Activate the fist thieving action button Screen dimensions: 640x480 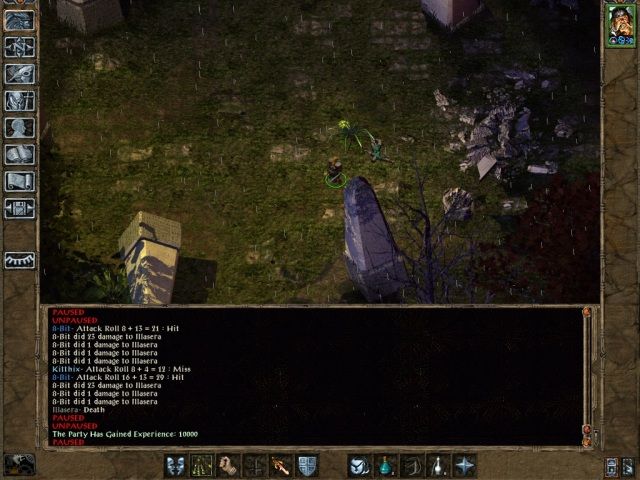[x=228, y=466]
